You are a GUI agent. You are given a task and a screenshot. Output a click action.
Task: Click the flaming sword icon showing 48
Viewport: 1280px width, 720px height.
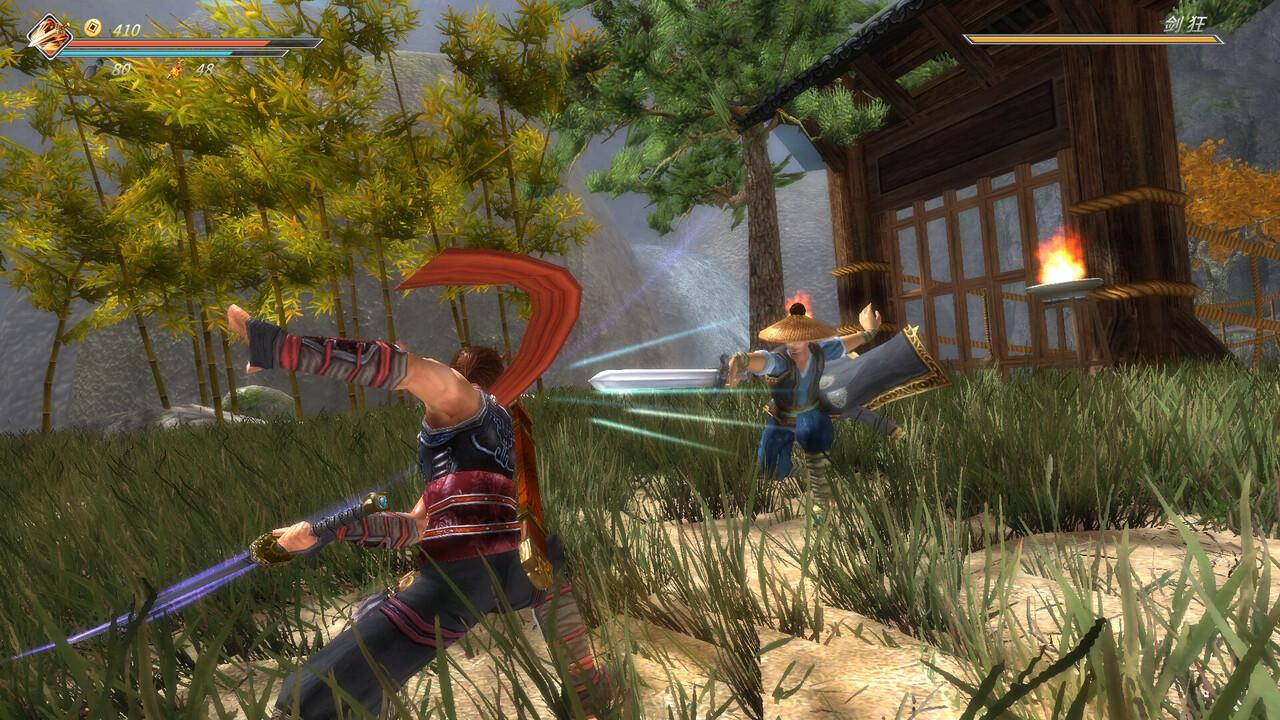pos(178,70)
